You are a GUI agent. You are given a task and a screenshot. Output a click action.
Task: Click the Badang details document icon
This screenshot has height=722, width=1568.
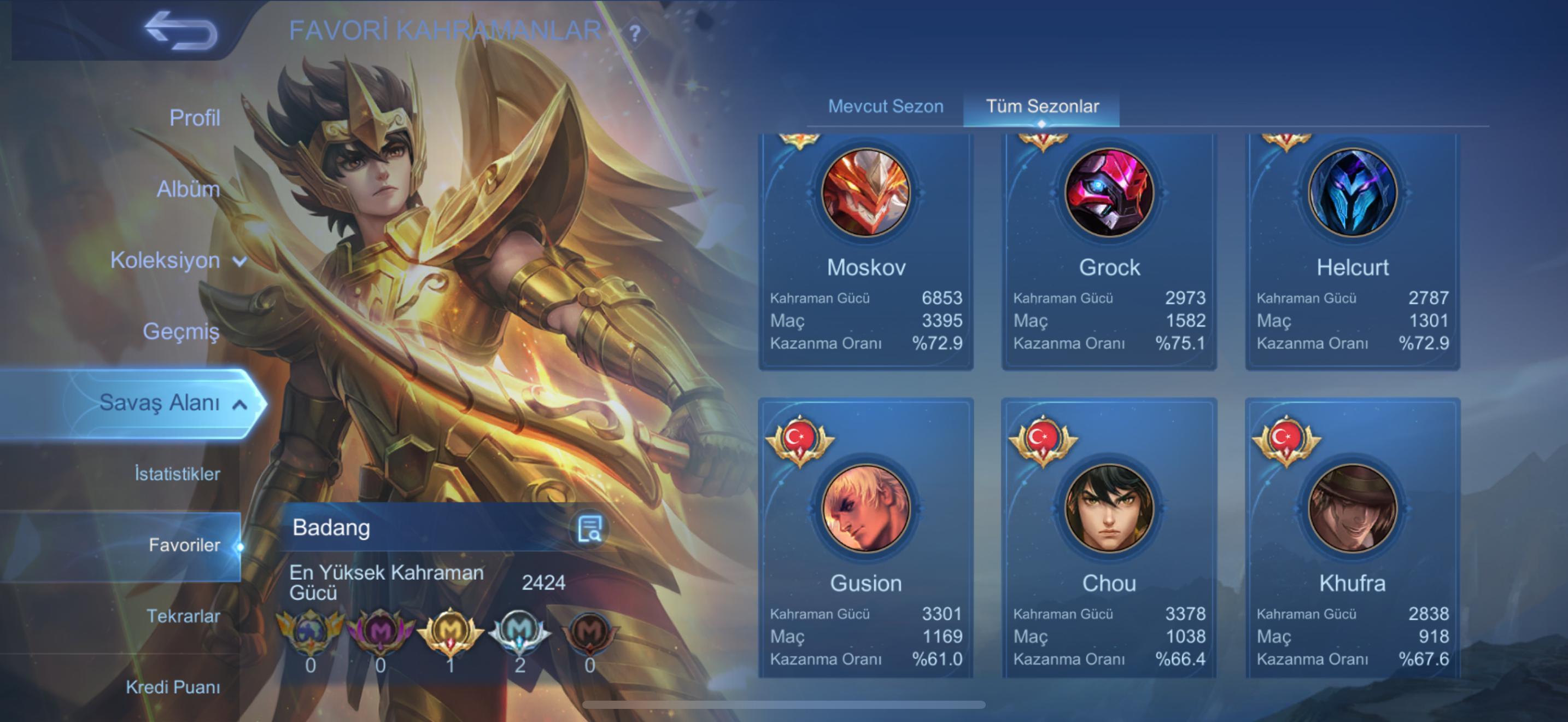589,528
